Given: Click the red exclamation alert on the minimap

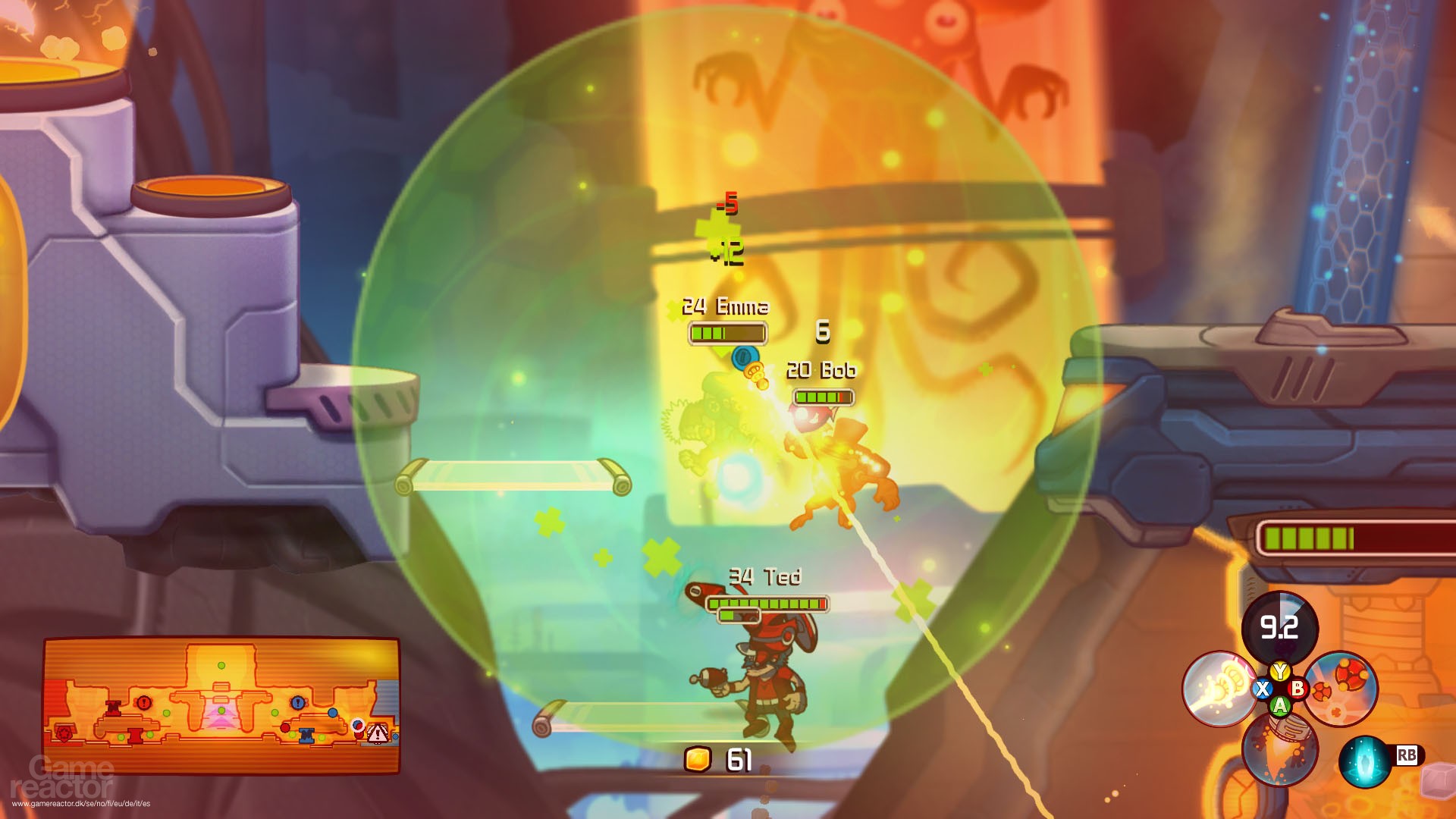Looking at the screenshot, I should (143, 703).
